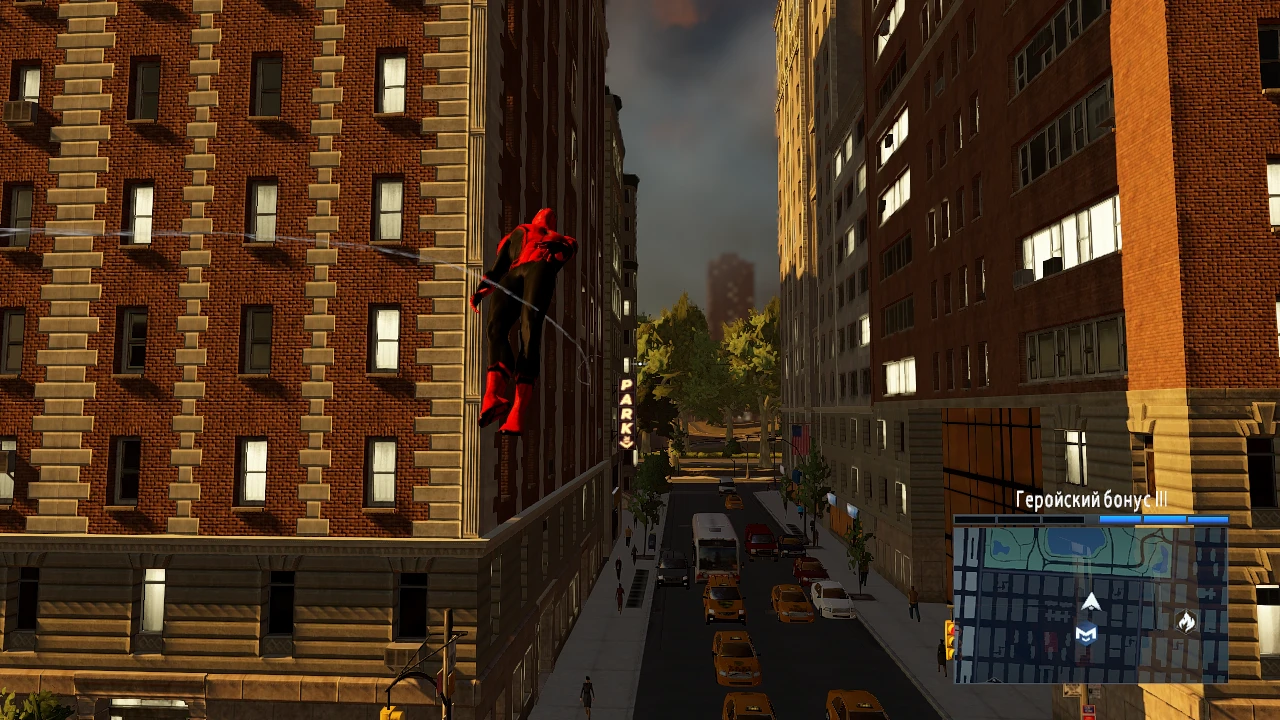Click a pedestrian on the left sidewalk
1280x720 pixels.
620,597
